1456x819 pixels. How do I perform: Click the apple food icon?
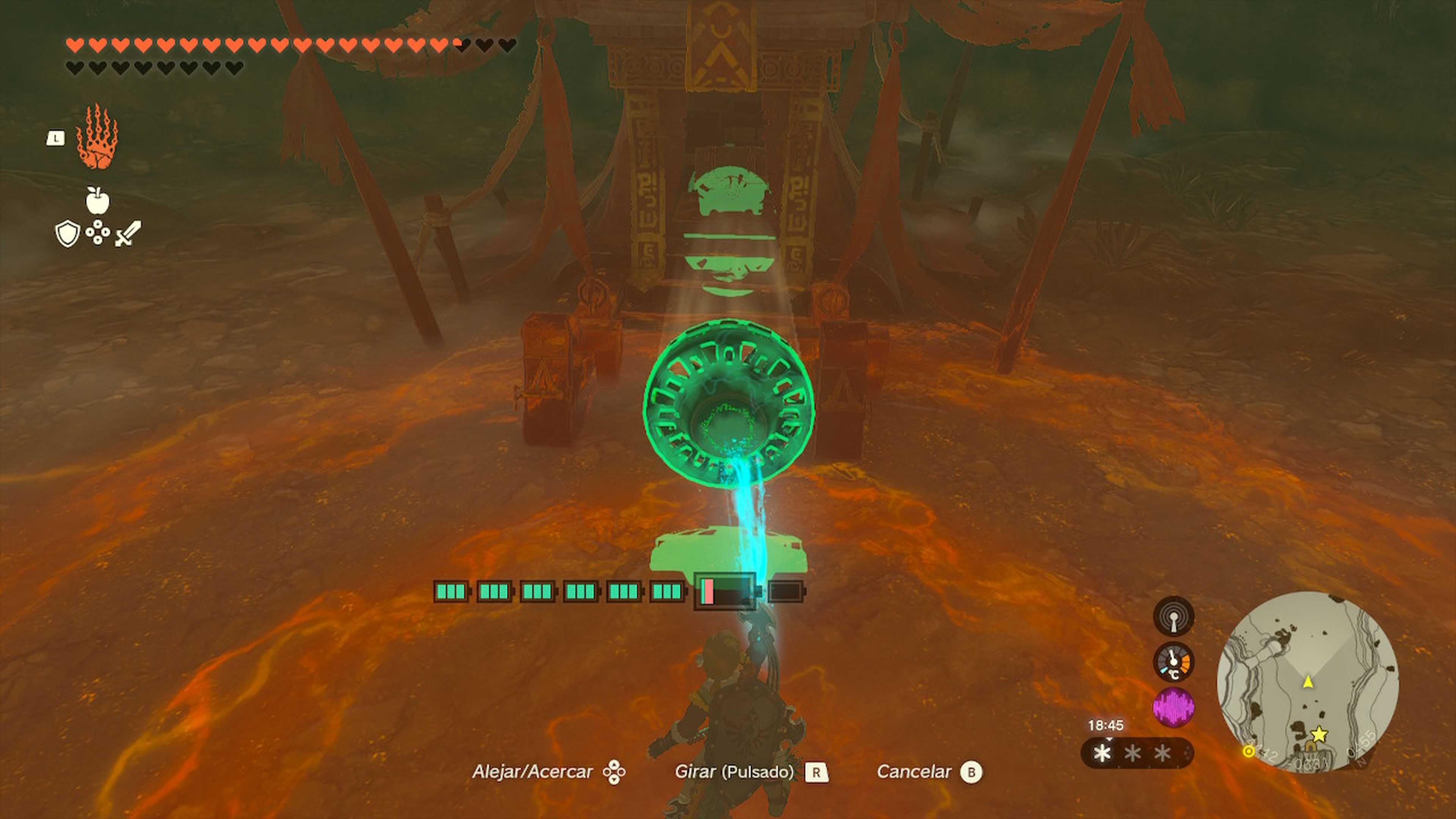pos(98,204)
